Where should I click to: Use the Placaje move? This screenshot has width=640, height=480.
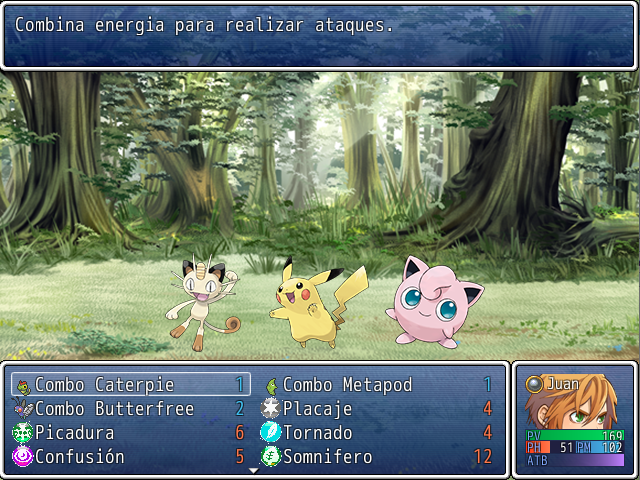(317, 409)
